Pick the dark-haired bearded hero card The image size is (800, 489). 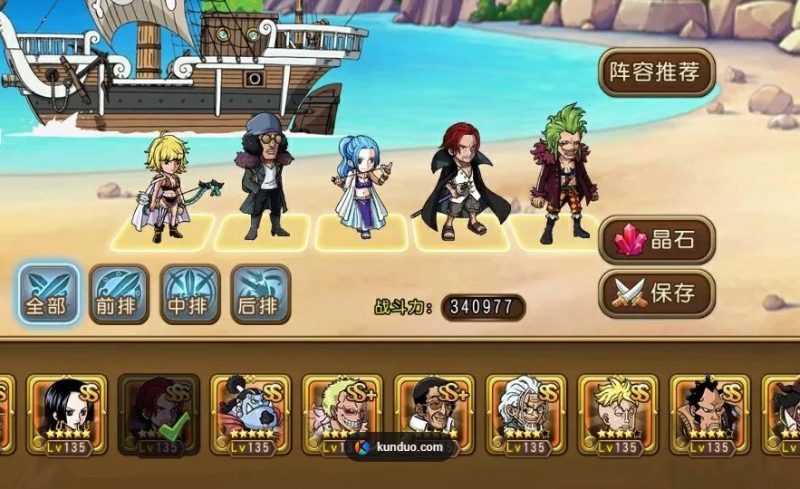pyautogui.click(x=710, y=415)
